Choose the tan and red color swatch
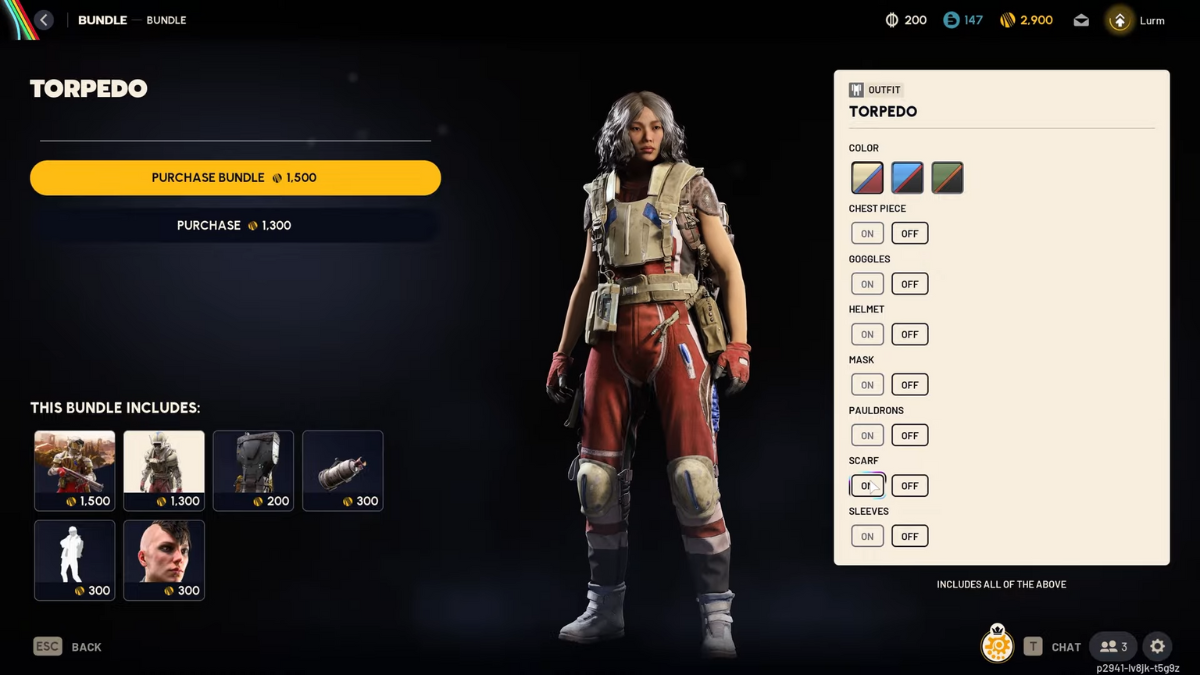The width and height of the screenshot is (1200, 675). pyautogui.click(x=867, y=178)
